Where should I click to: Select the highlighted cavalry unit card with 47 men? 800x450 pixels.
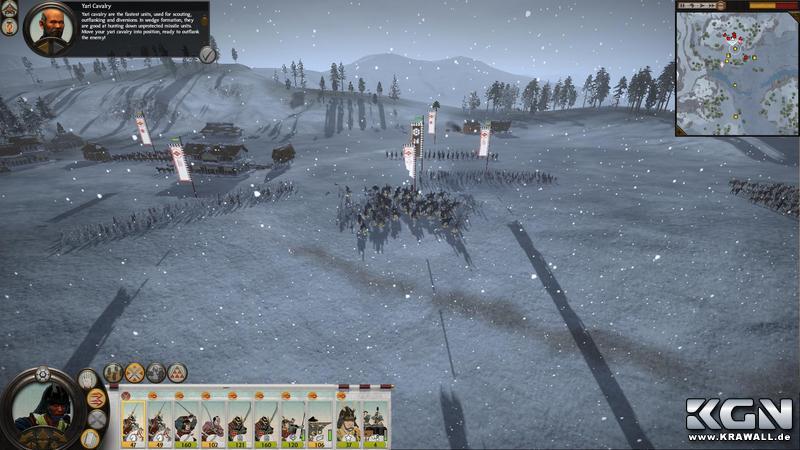[133, 422]
